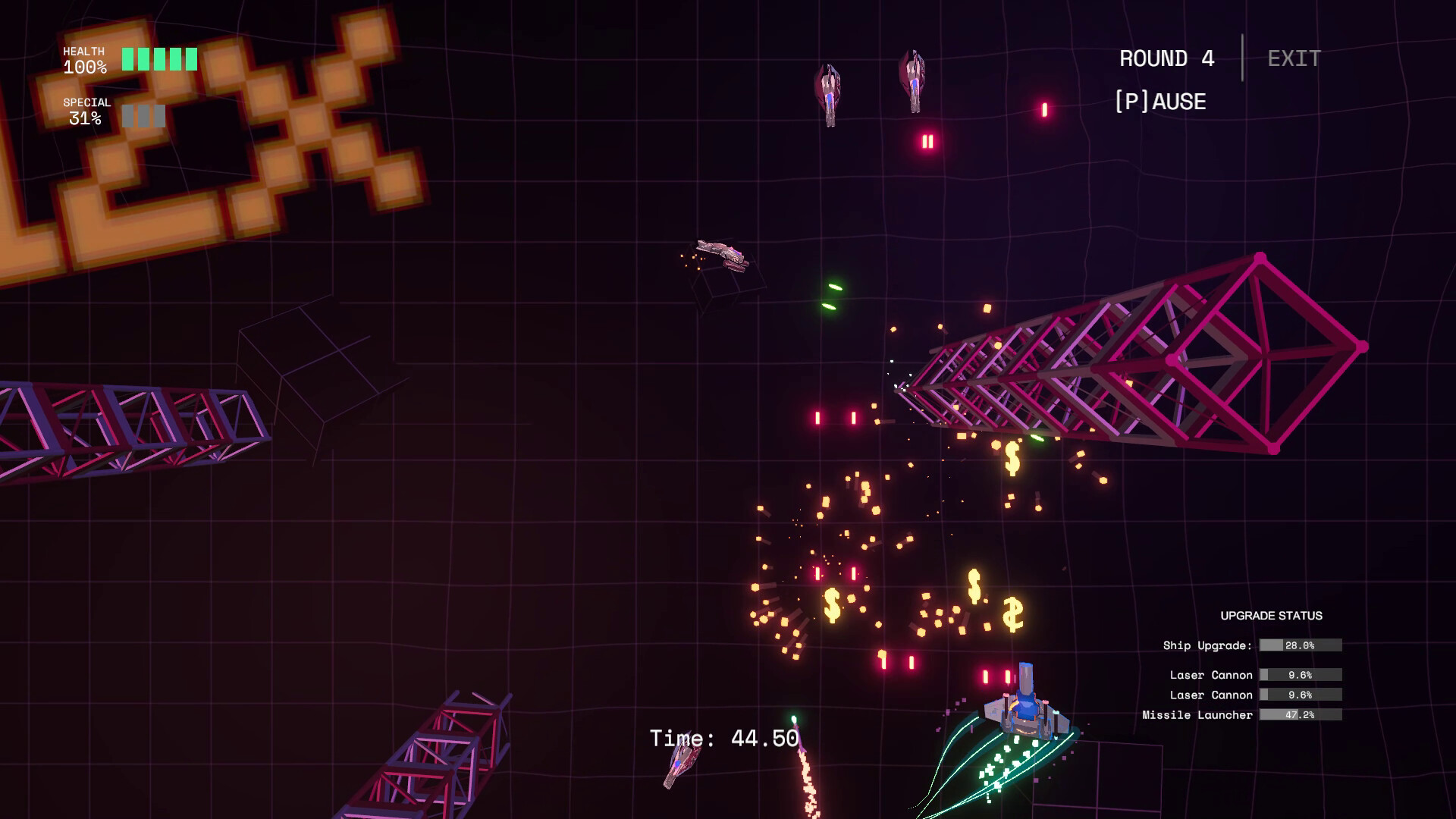1456x819 pixels.
Task: Click the Time: 44.50 display
Action: [723, 736]
